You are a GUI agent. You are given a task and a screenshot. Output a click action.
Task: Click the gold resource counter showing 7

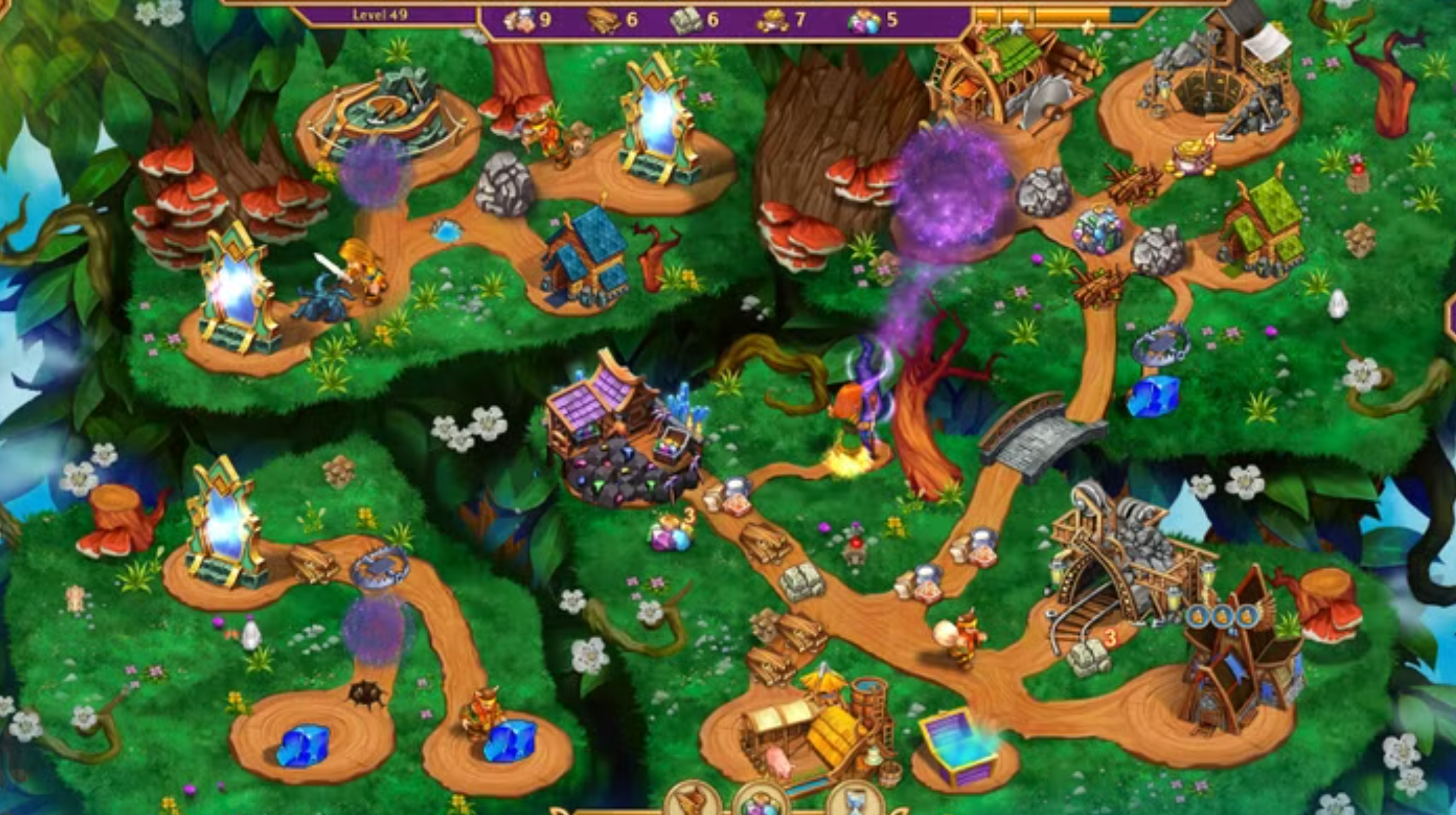pyautogui.click(x=784, y=19)
